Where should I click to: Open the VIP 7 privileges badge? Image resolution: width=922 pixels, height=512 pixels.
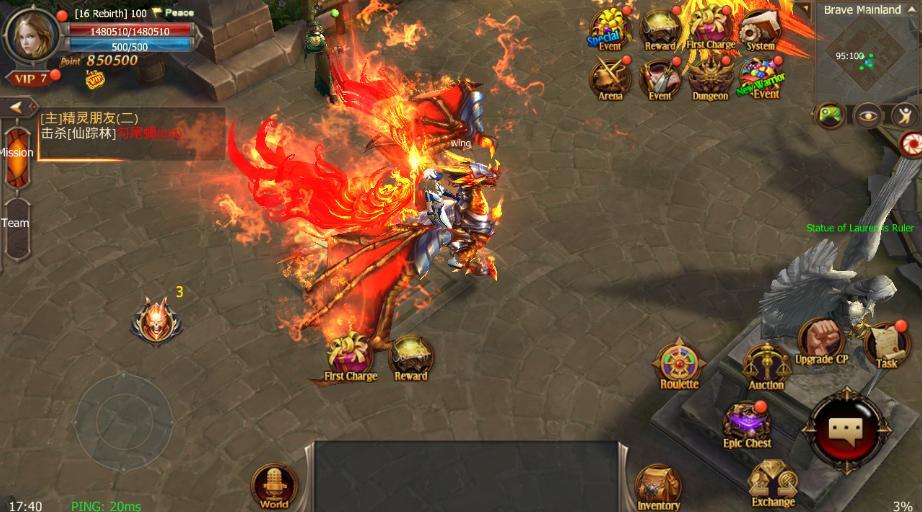tap(29, 78)
